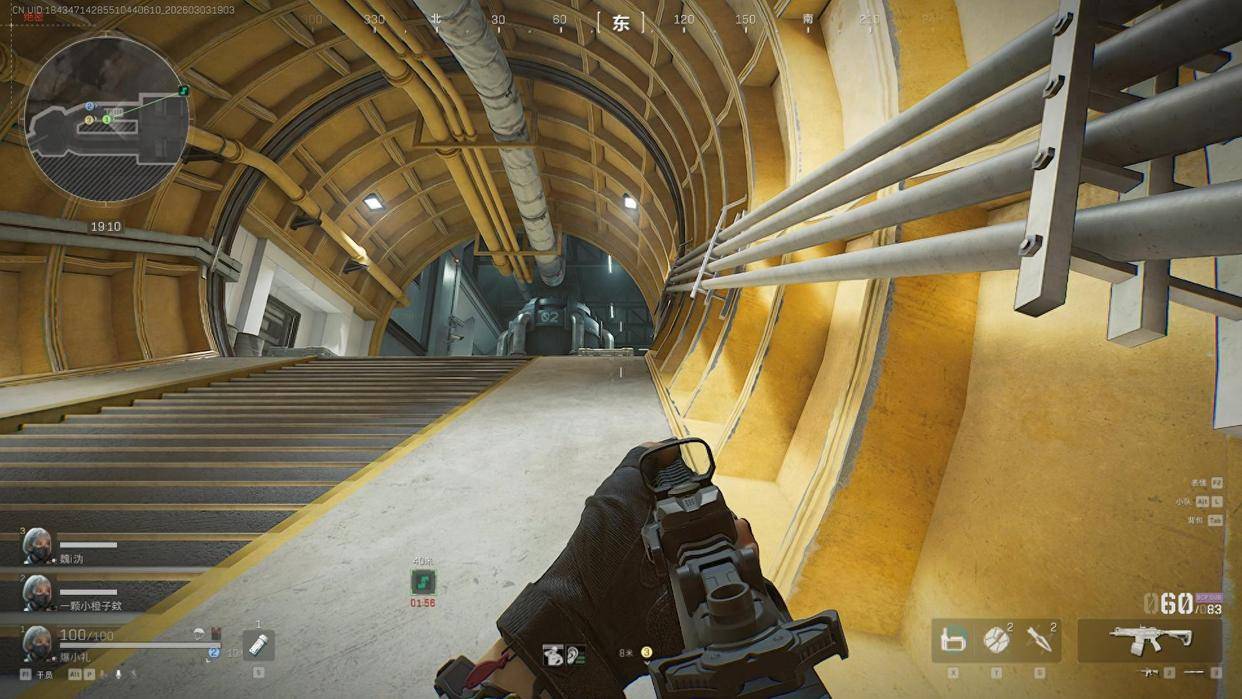Select the green objective marker icon
Screen dimensions: 1242x699
coord(423,582)
